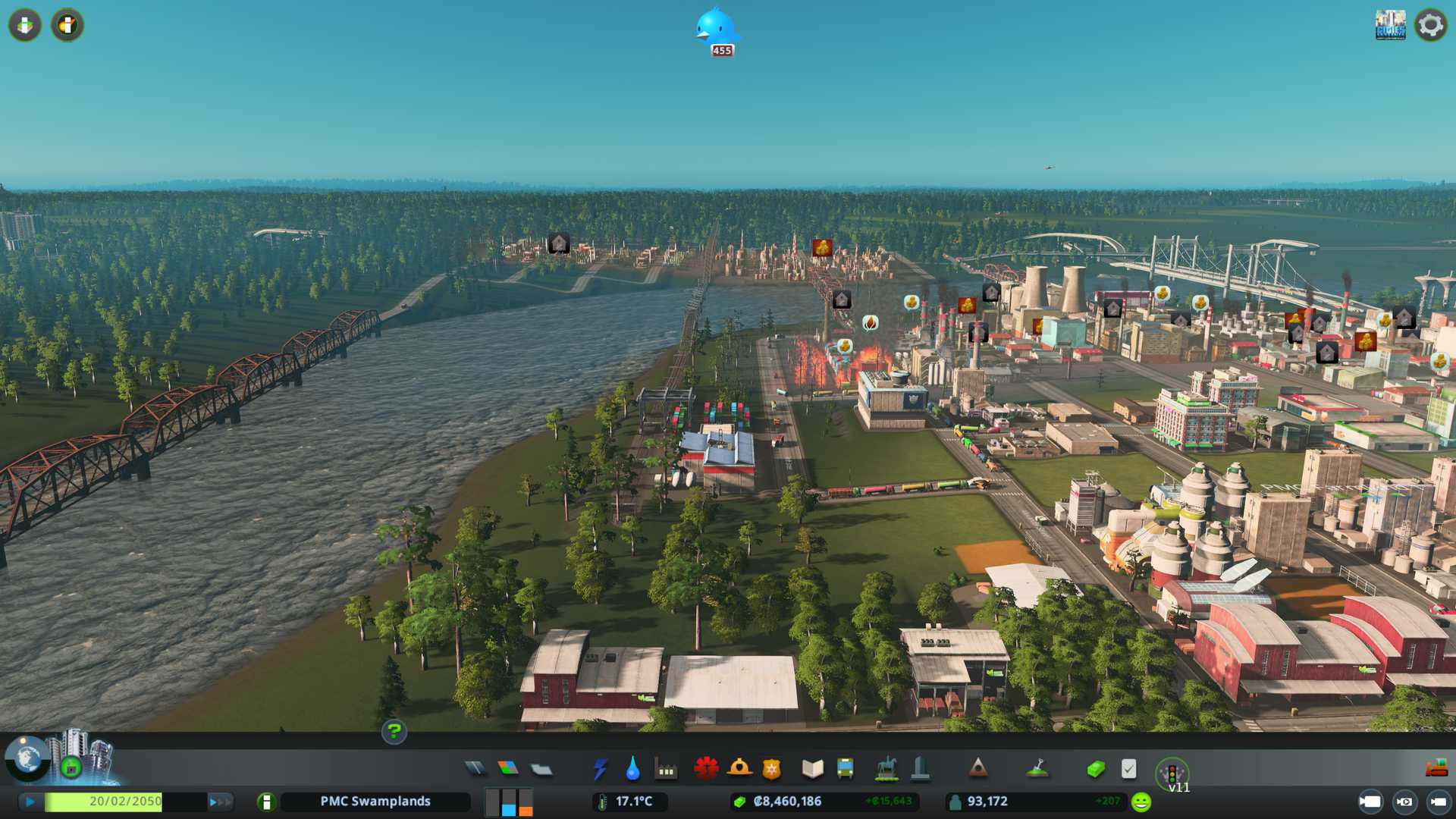Open the red Healthcare menu

706,768
